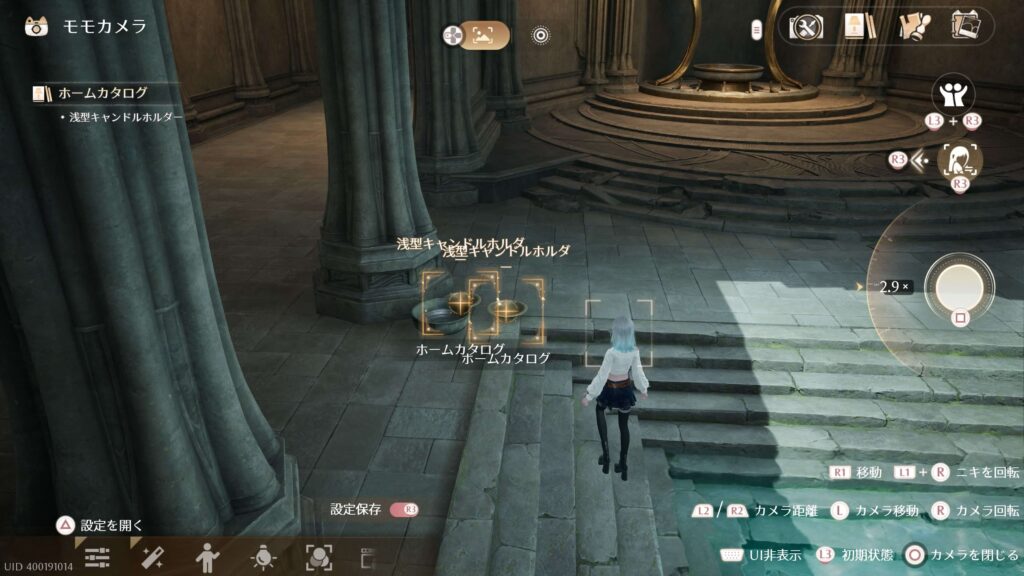Open the home catalog book icon
This screenshot has height=576, width=1024.
coord(854,26)
